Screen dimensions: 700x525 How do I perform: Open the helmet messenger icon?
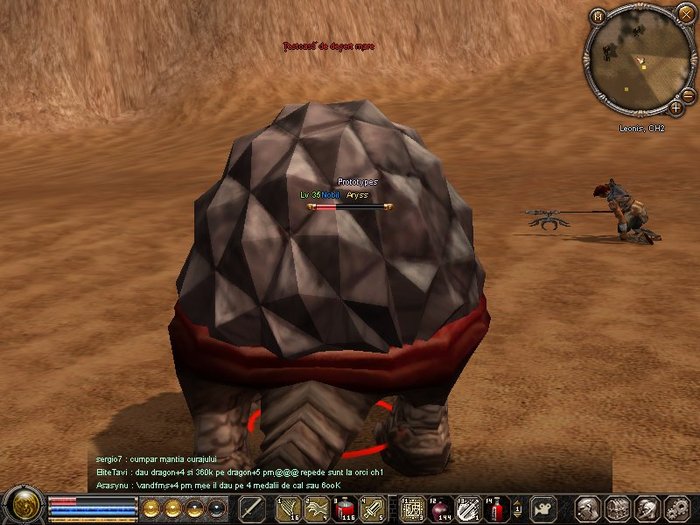tap(646, 508)
